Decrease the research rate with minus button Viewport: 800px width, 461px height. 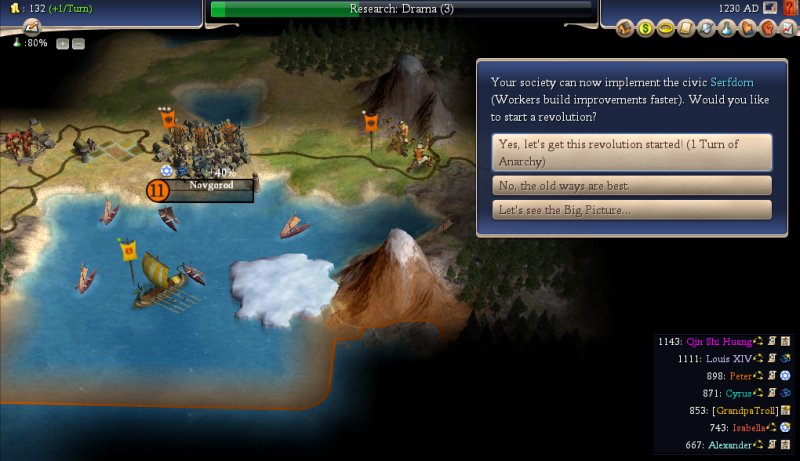pos(78,44)
